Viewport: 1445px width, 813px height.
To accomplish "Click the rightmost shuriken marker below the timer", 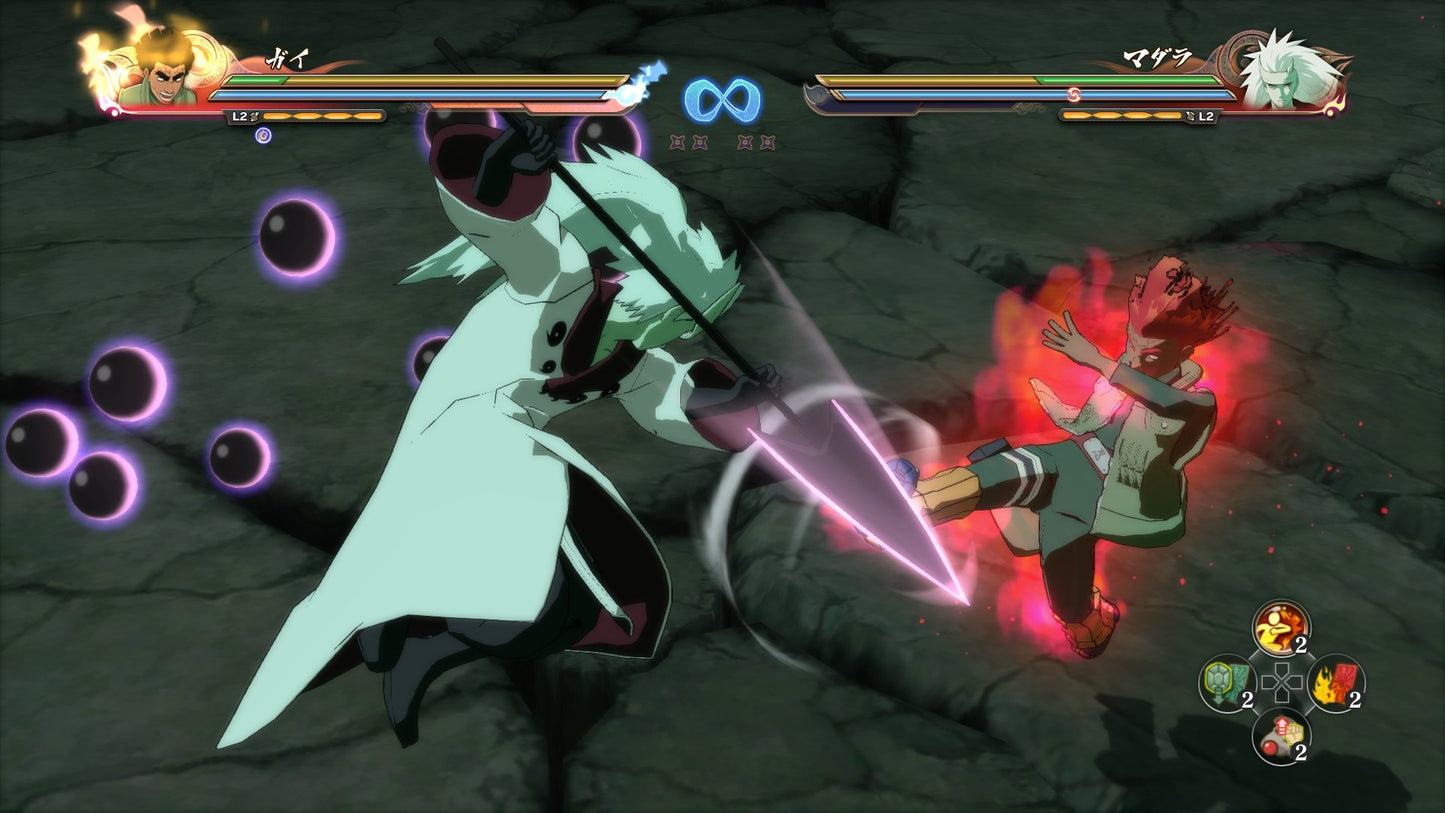I will click(769, 143).
